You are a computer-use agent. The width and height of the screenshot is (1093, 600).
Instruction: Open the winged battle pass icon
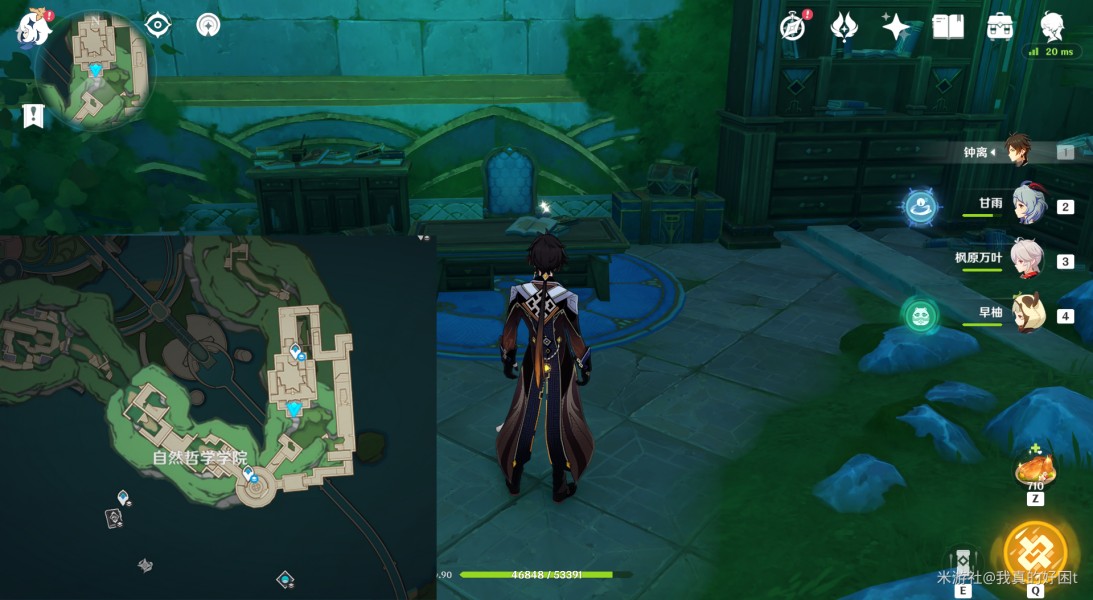pos(844,27)
